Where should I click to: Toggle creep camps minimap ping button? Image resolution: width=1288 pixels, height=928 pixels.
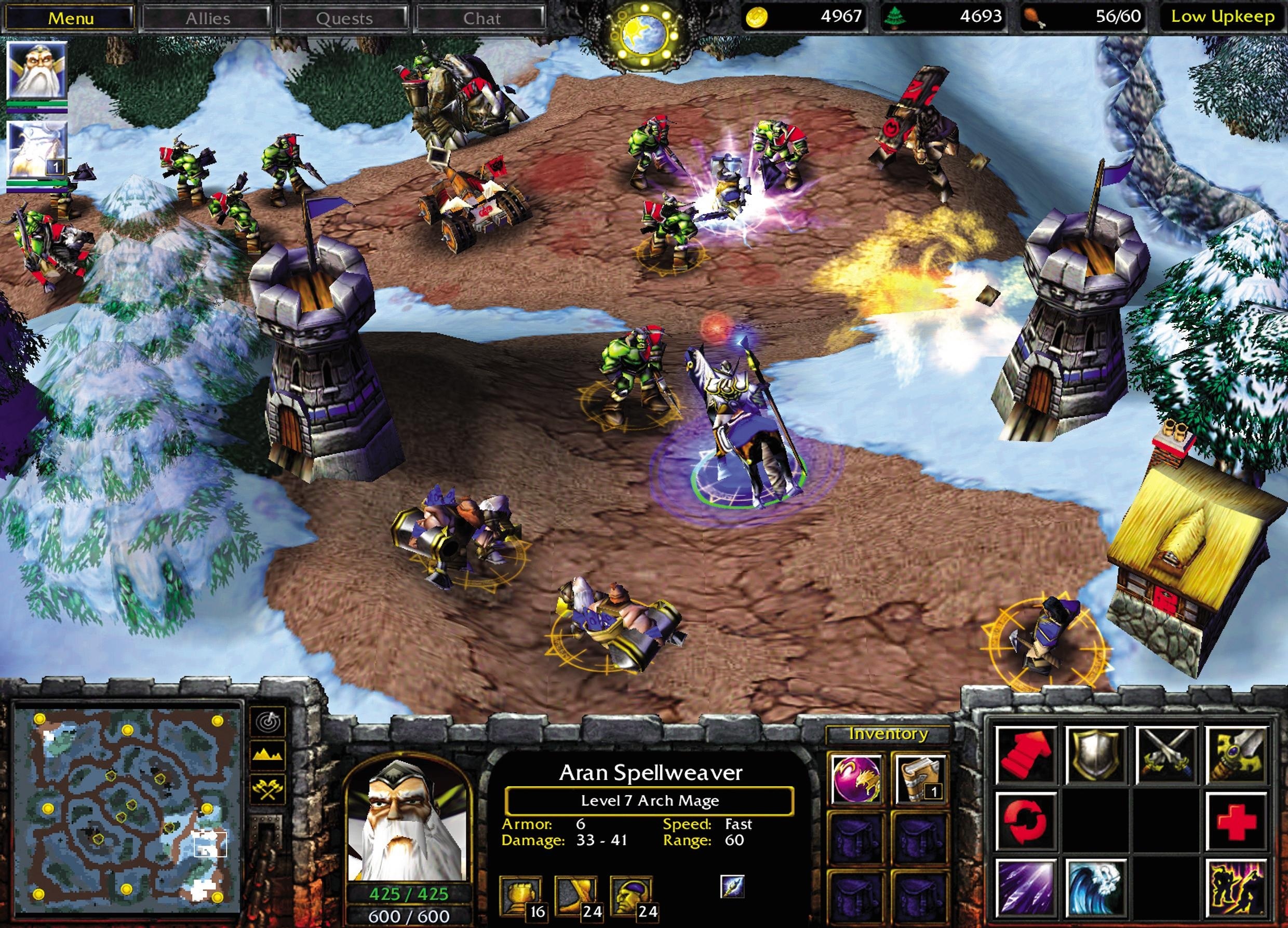269,722
